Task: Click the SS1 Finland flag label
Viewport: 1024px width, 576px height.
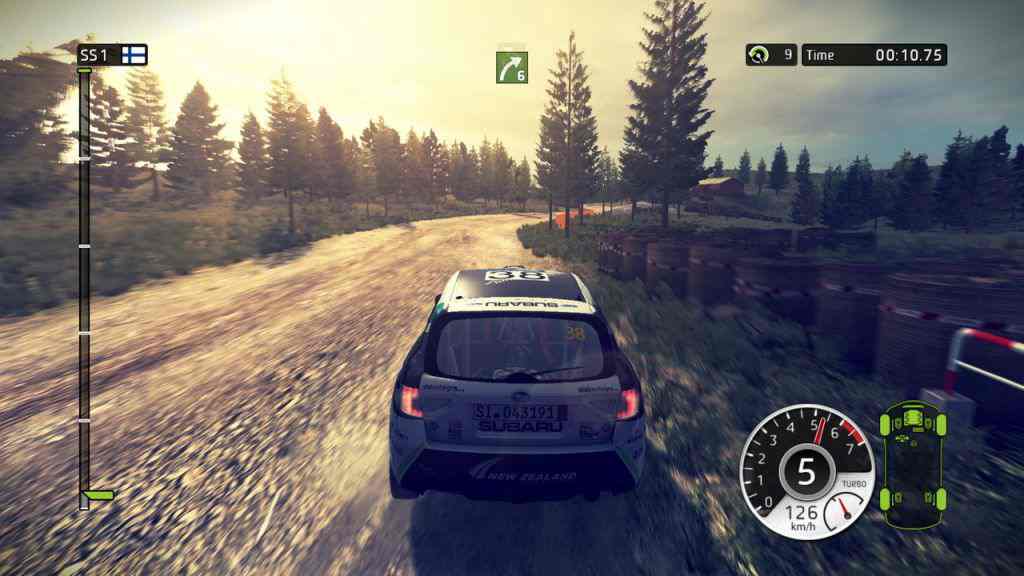Action: [112, 54]
